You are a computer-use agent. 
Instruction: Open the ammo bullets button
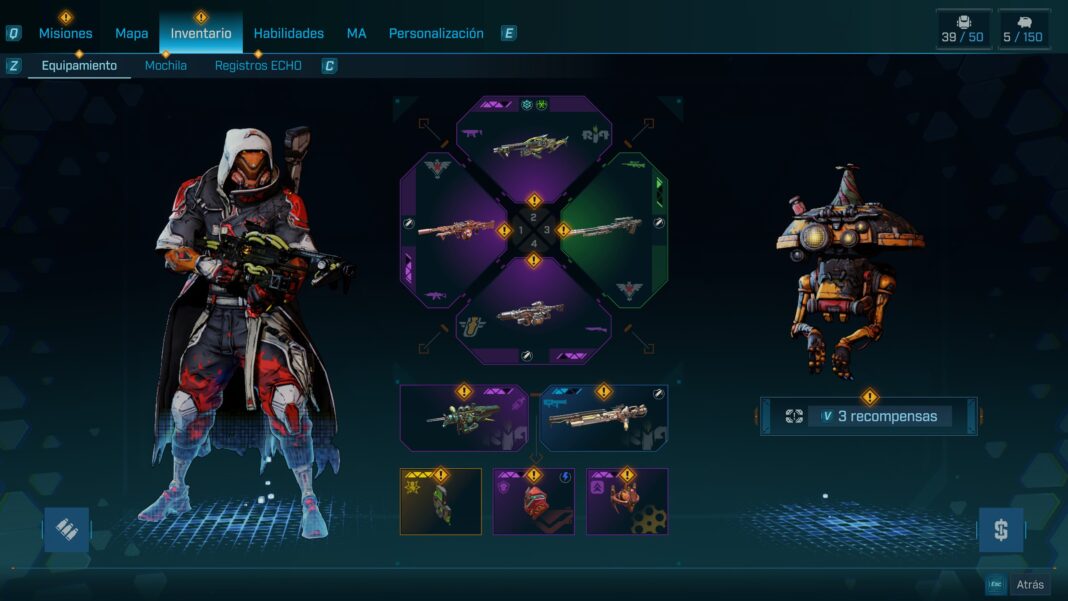click(x=66, y=529)
